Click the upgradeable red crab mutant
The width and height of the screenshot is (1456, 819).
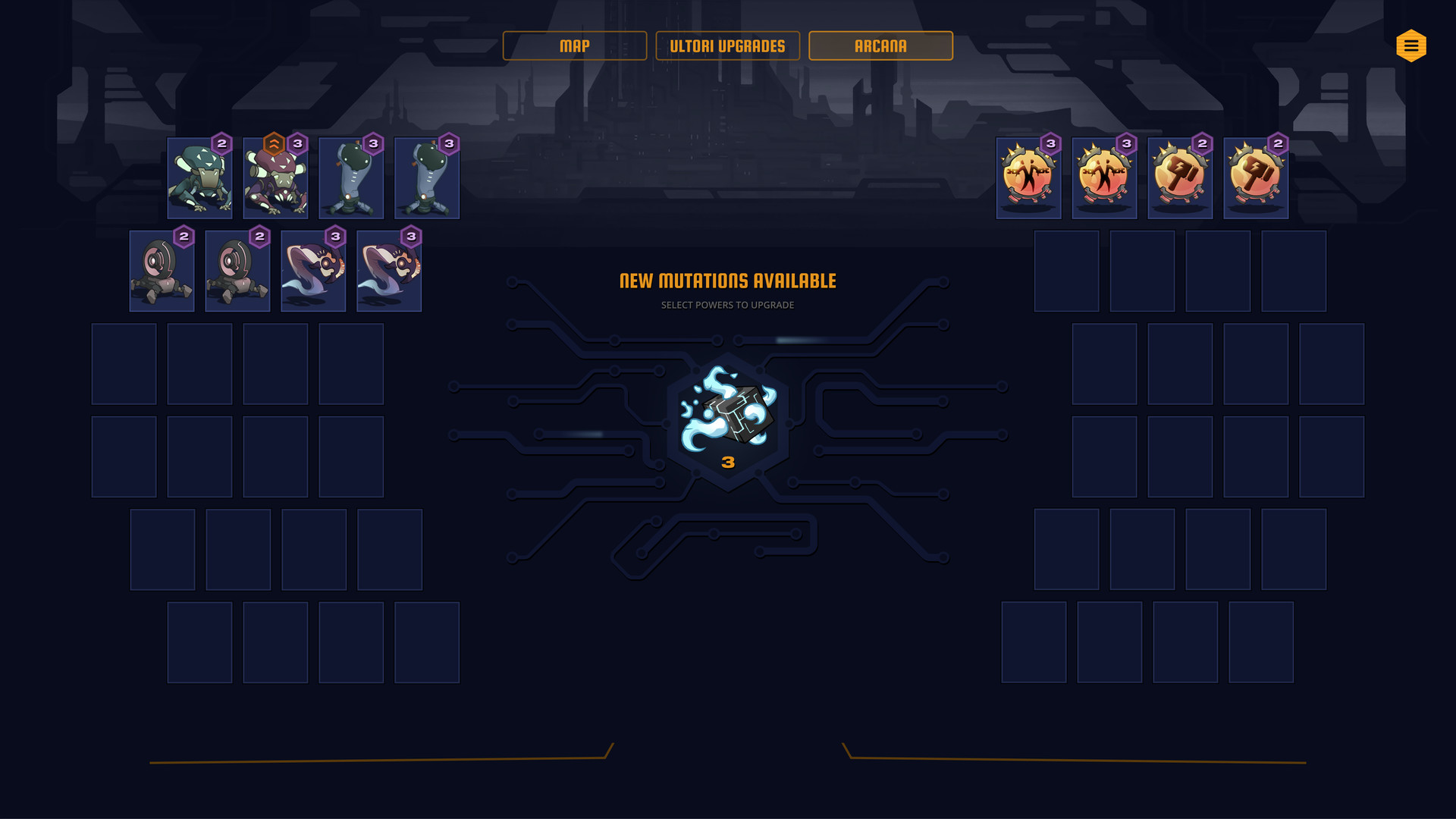(x=275, y=177)
